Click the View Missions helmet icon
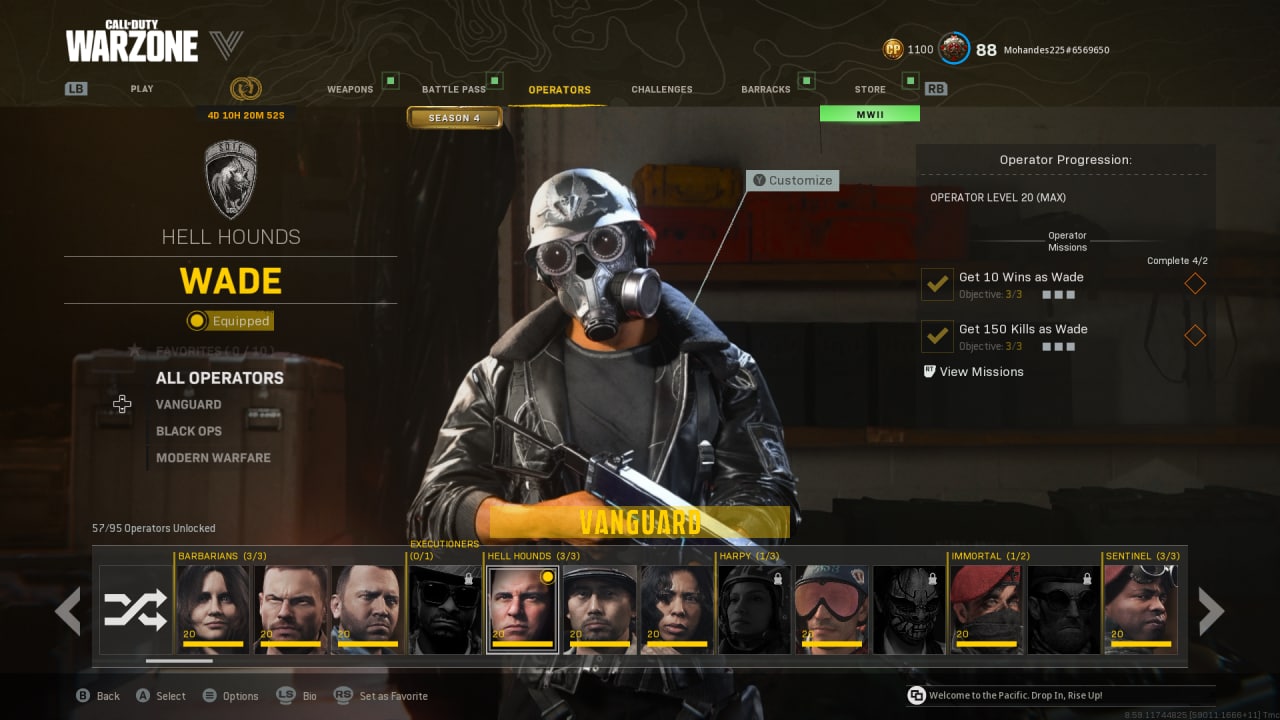This screenshot has height=720, width=1280. tap(929, 371)
